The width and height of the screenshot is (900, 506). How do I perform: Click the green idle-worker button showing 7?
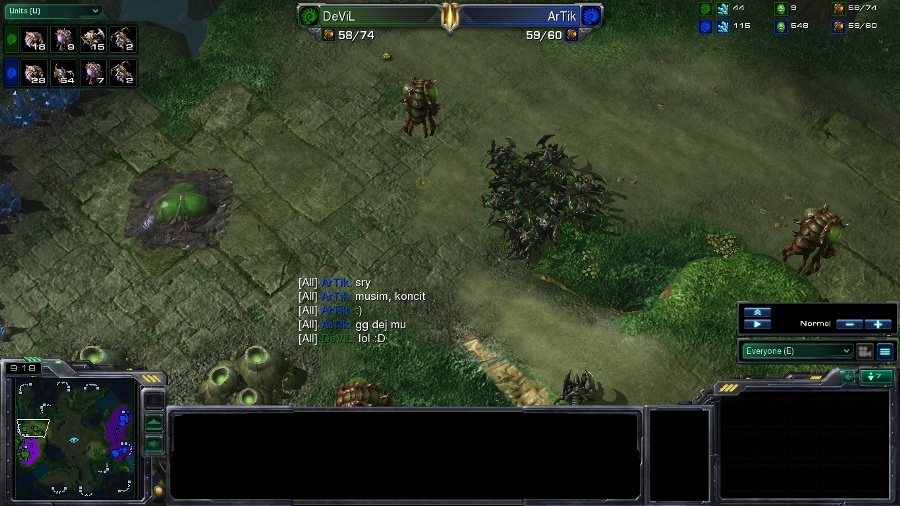click(x=877, y=376)
